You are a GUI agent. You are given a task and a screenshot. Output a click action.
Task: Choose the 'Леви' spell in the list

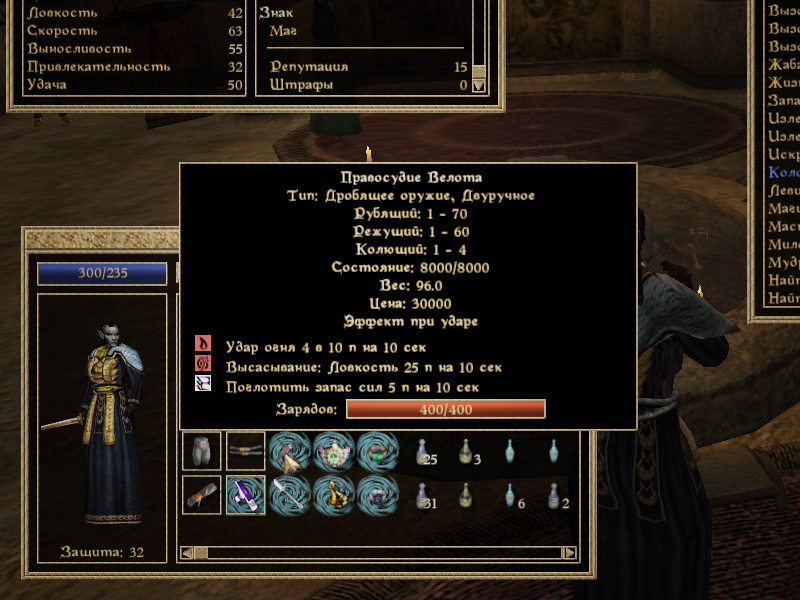coord(782,190)
